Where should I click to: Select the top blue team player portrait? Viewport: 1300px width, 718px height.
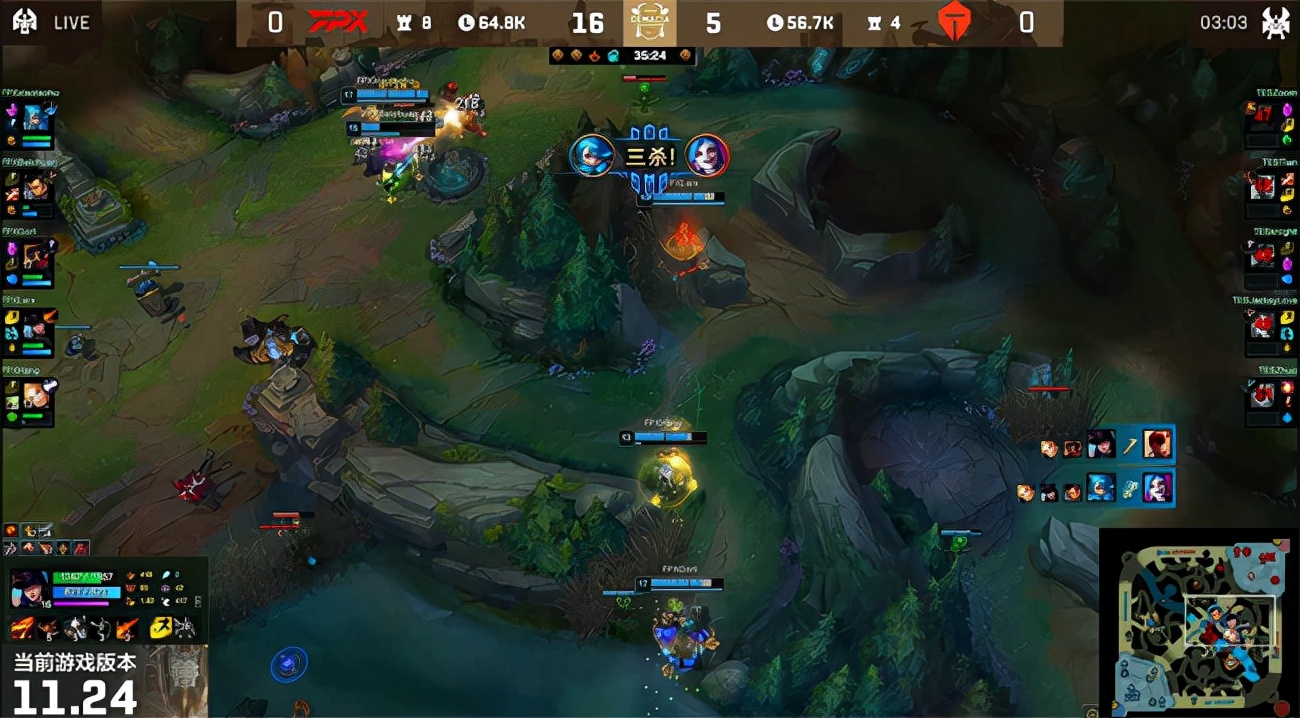point(37,117)
